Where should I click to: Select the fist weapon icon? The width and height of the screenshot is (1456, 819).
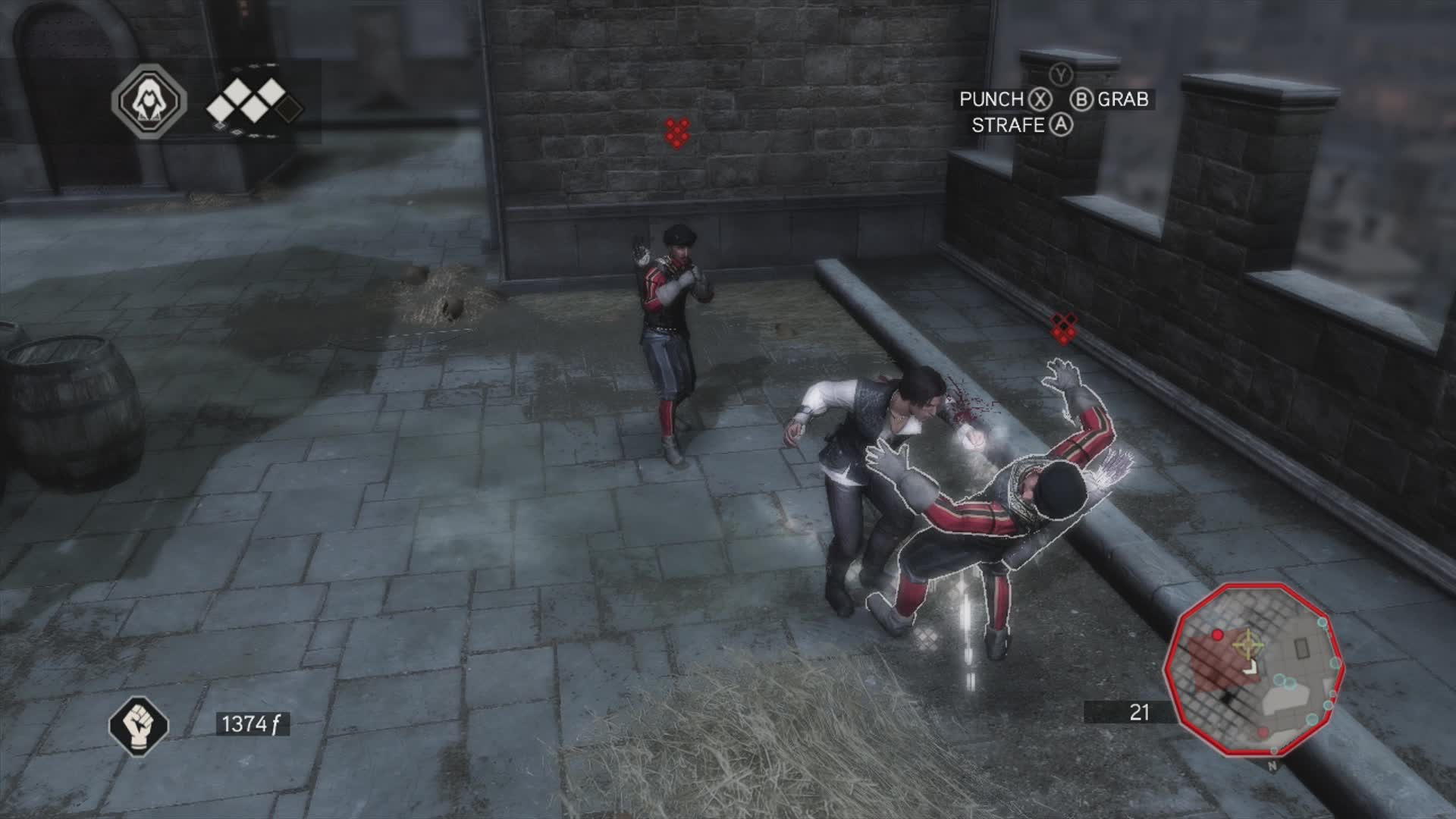pyautogui.click(x=139, y=724)
